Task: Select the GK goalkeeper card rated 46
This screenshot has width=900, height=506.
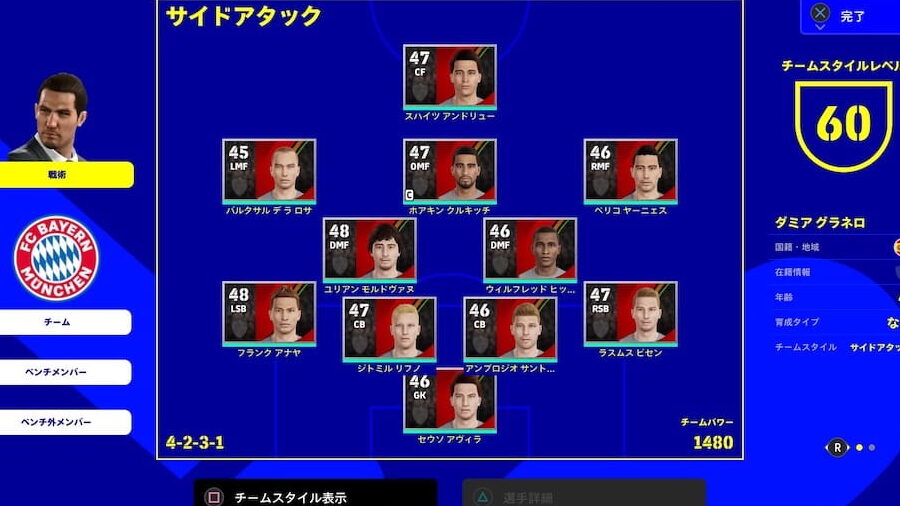Action: pyautogui.click(x=450, y=399)
